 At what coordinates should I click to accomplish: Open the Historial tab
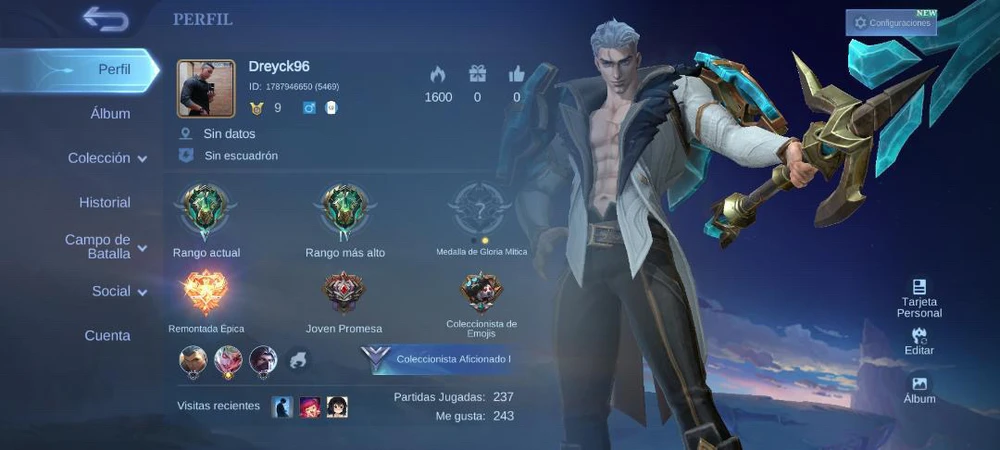click(105, 202)
